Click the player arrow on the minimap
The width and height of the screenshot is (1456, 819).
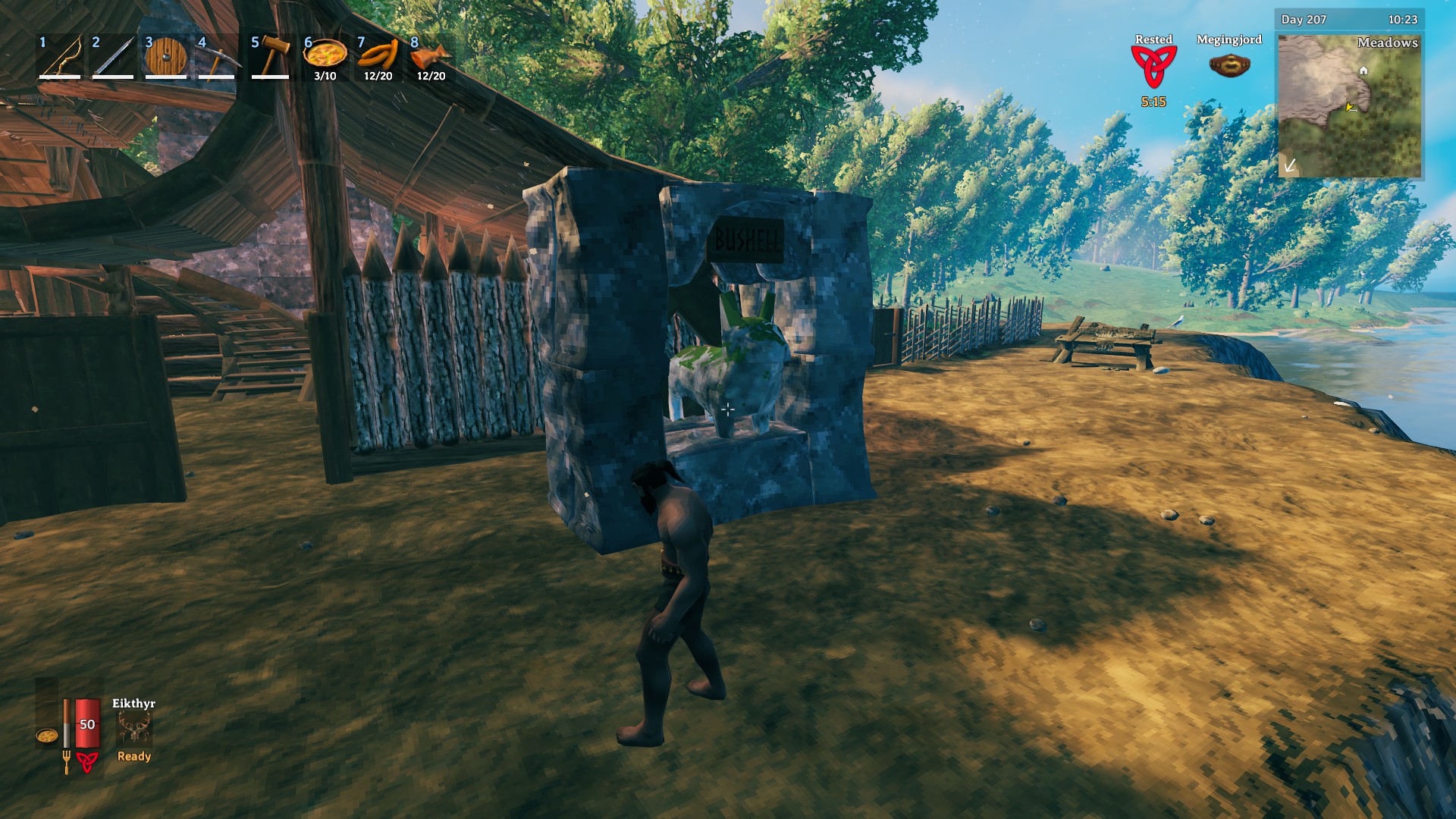click(1351, 108)
